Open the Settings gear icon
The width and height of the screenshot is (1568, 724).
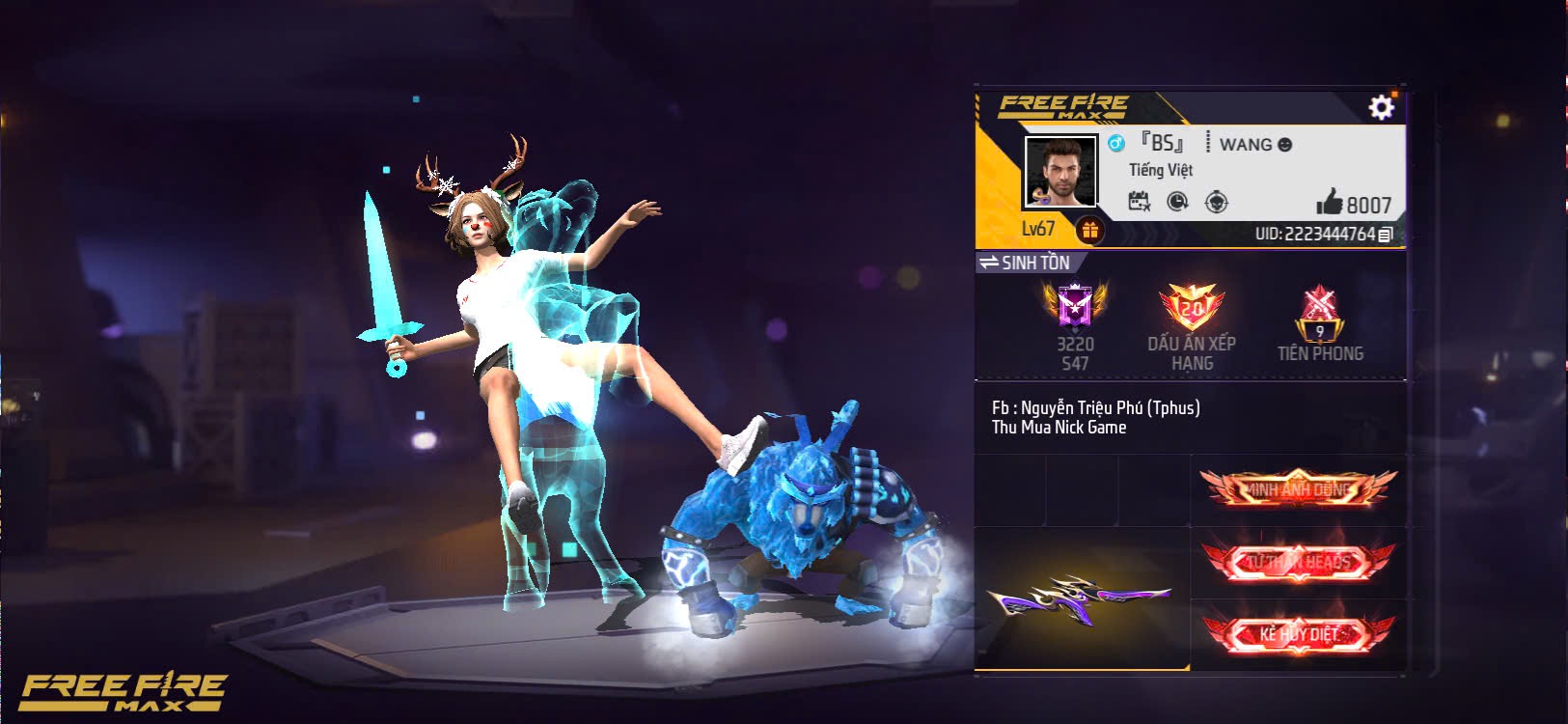[x=1383, y=109]
